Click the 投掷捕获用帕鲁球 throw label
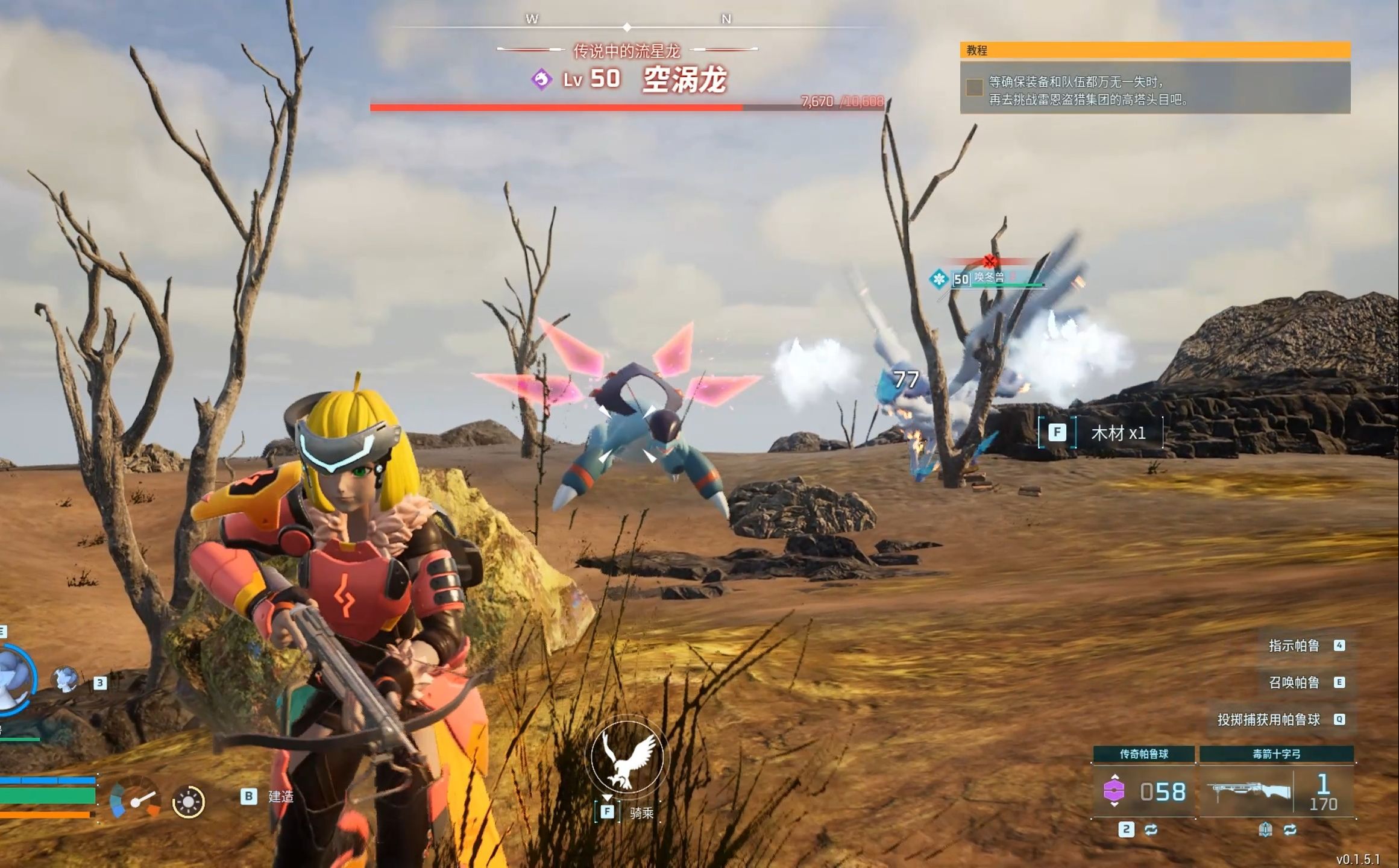Image resolution: width=1399 pixels, height=868 pixels. 1268,720
